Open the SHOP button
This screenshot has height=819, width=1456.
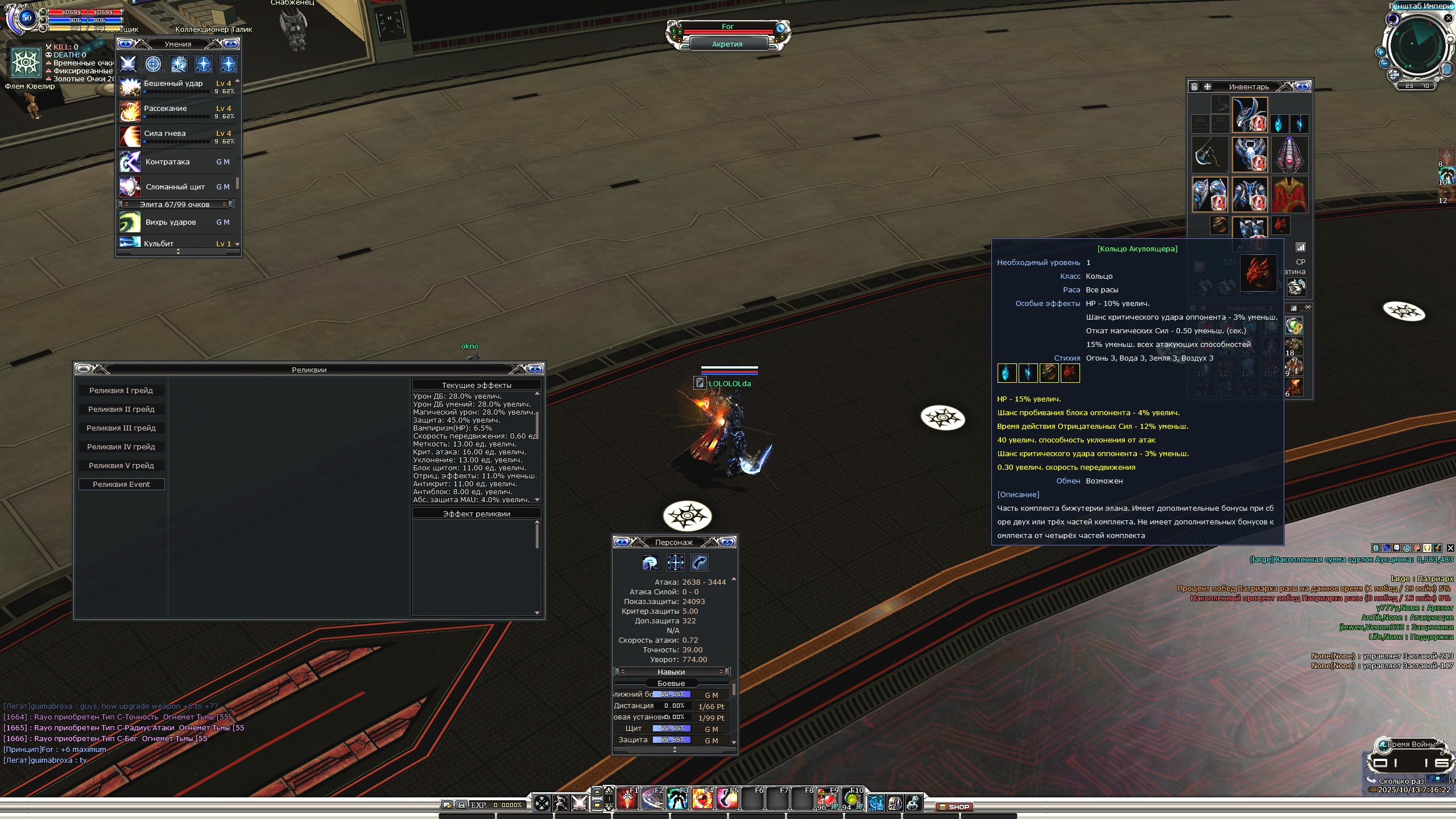[955, 806]
